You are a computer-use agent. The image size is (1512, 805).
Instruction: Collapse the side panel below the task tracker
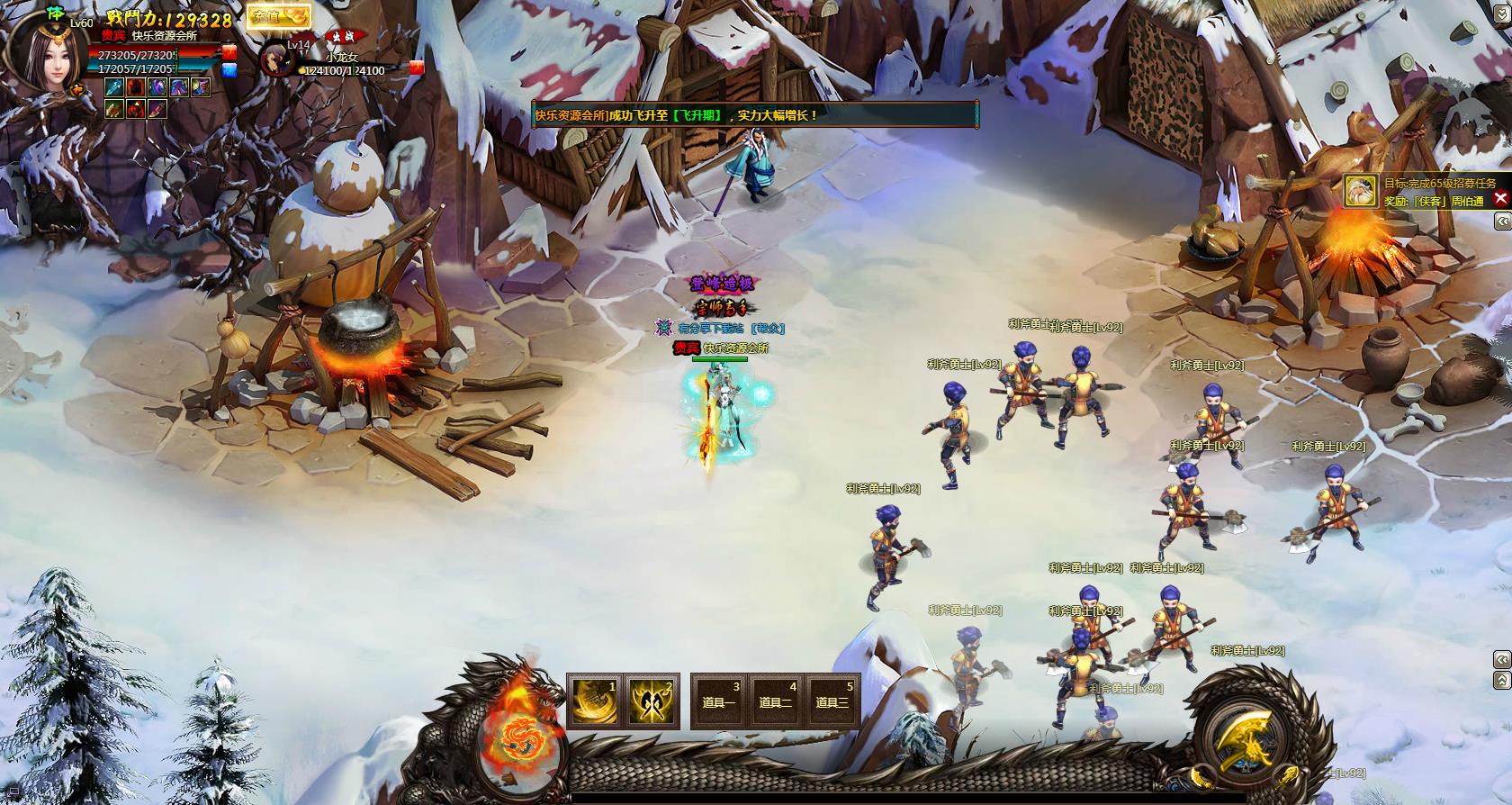click(1502, 222)
